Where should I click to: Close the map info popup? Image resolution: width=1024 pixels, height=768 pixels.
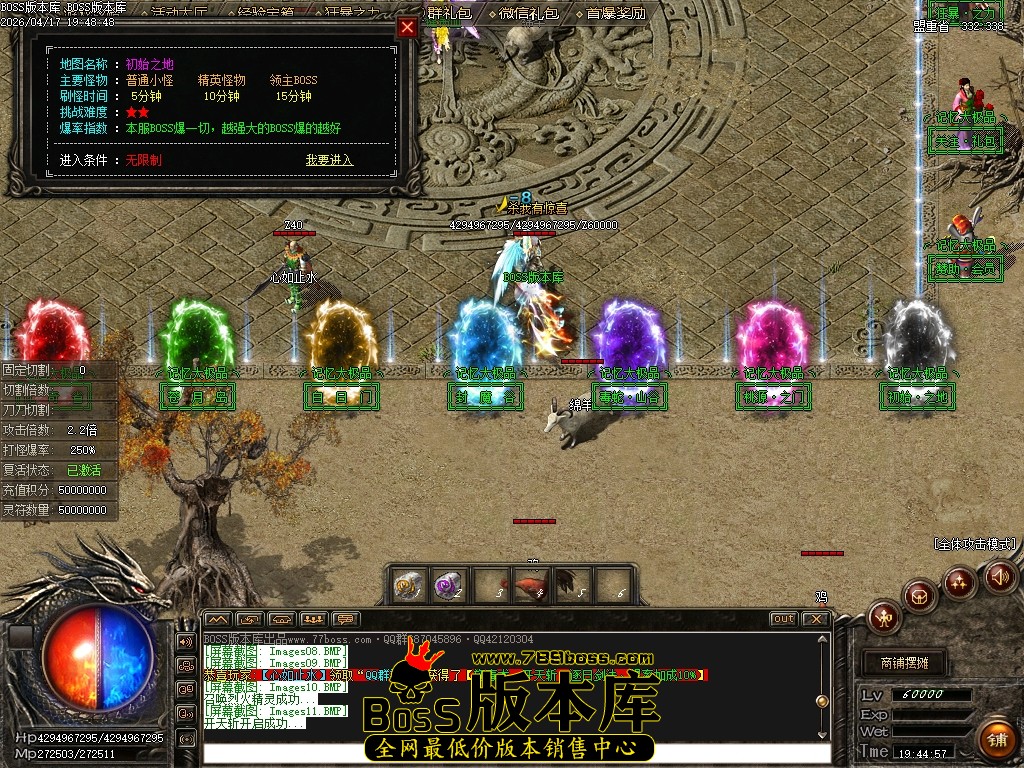[x=407, y=28]
